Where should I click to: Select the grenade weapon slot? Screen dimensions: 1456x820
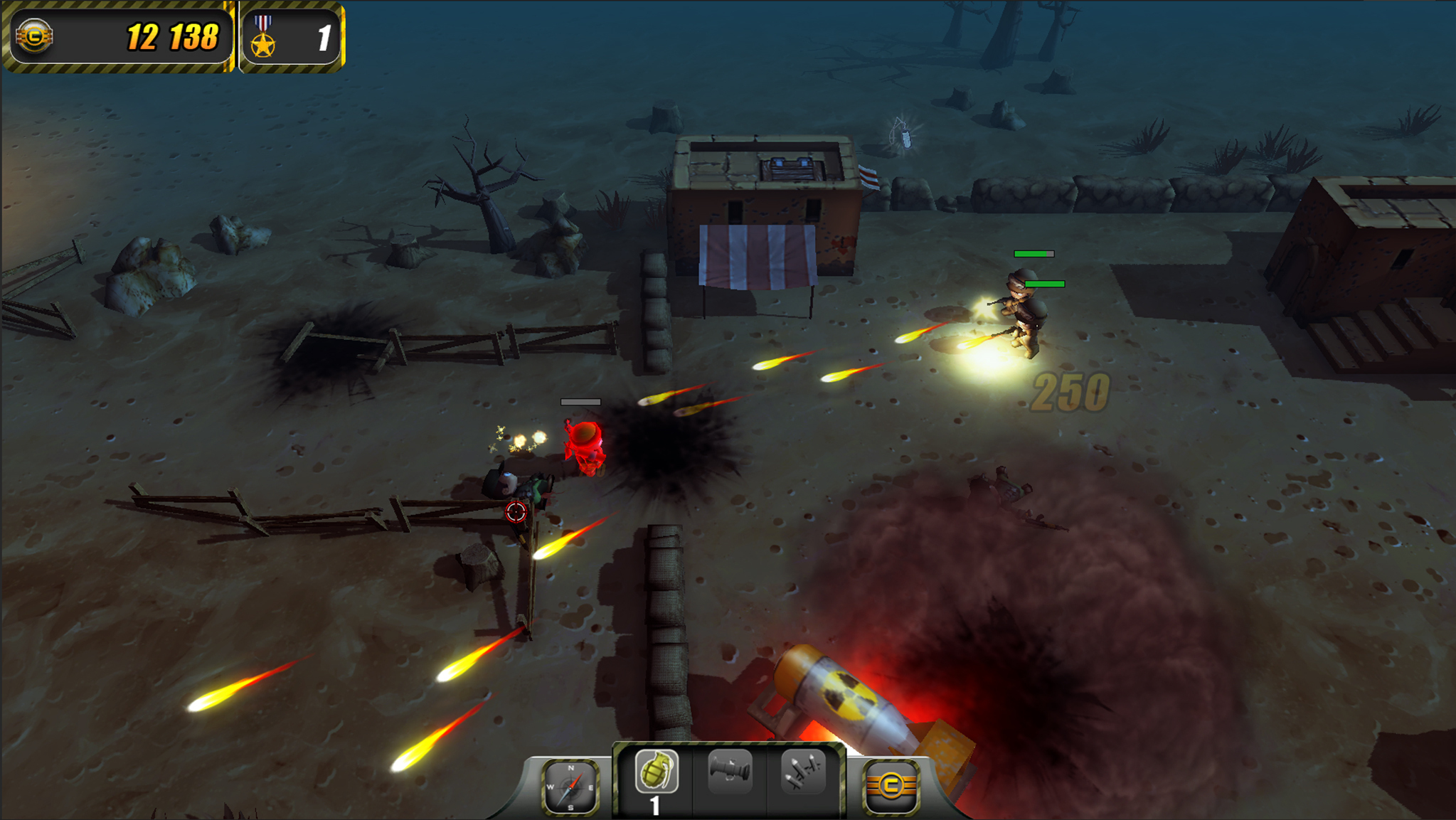[x=656, y=772]
